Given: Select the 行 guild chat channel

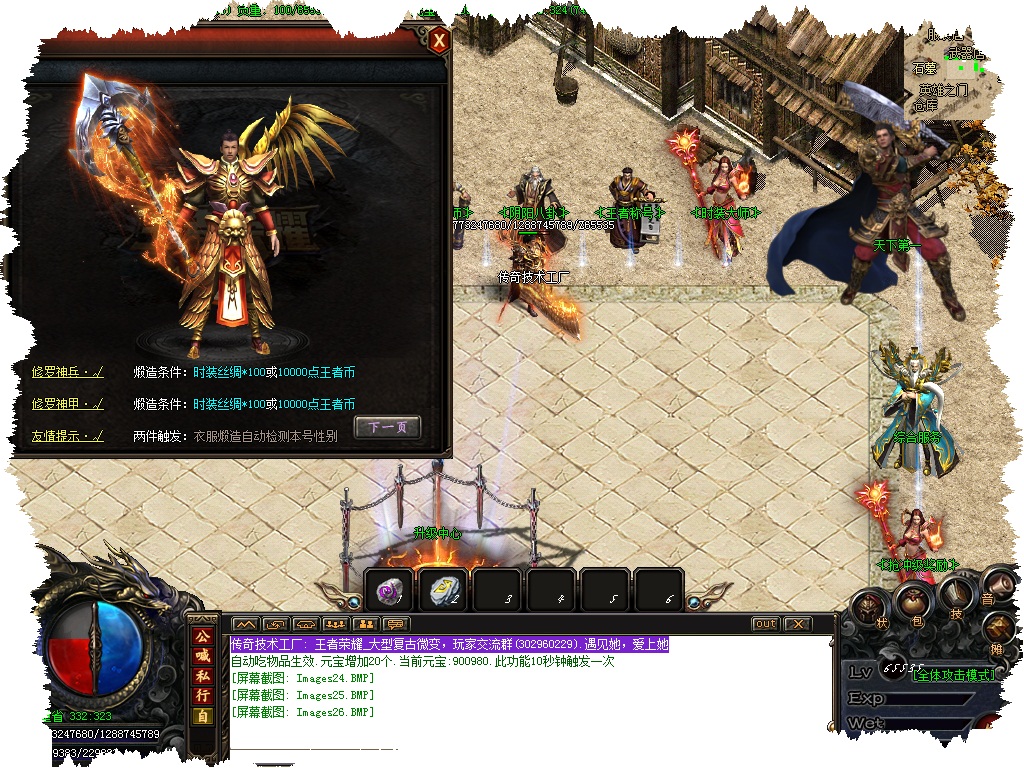Looking at the screenshot, I should point(203,696).
